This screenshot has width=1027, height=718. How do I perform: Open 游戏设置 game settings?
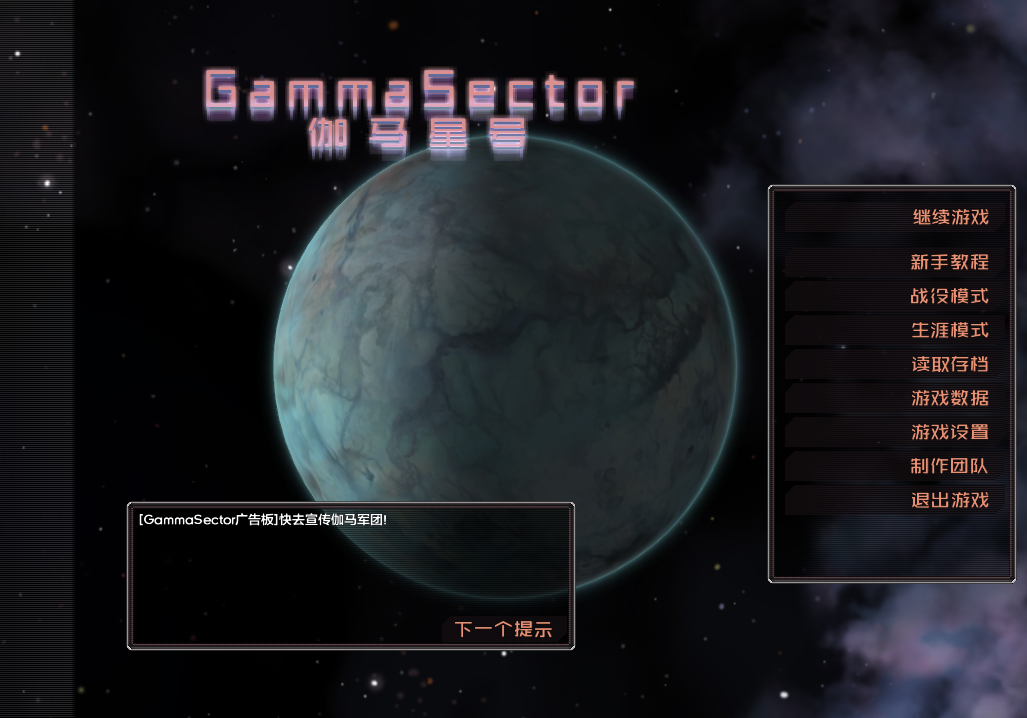point(949,432)
